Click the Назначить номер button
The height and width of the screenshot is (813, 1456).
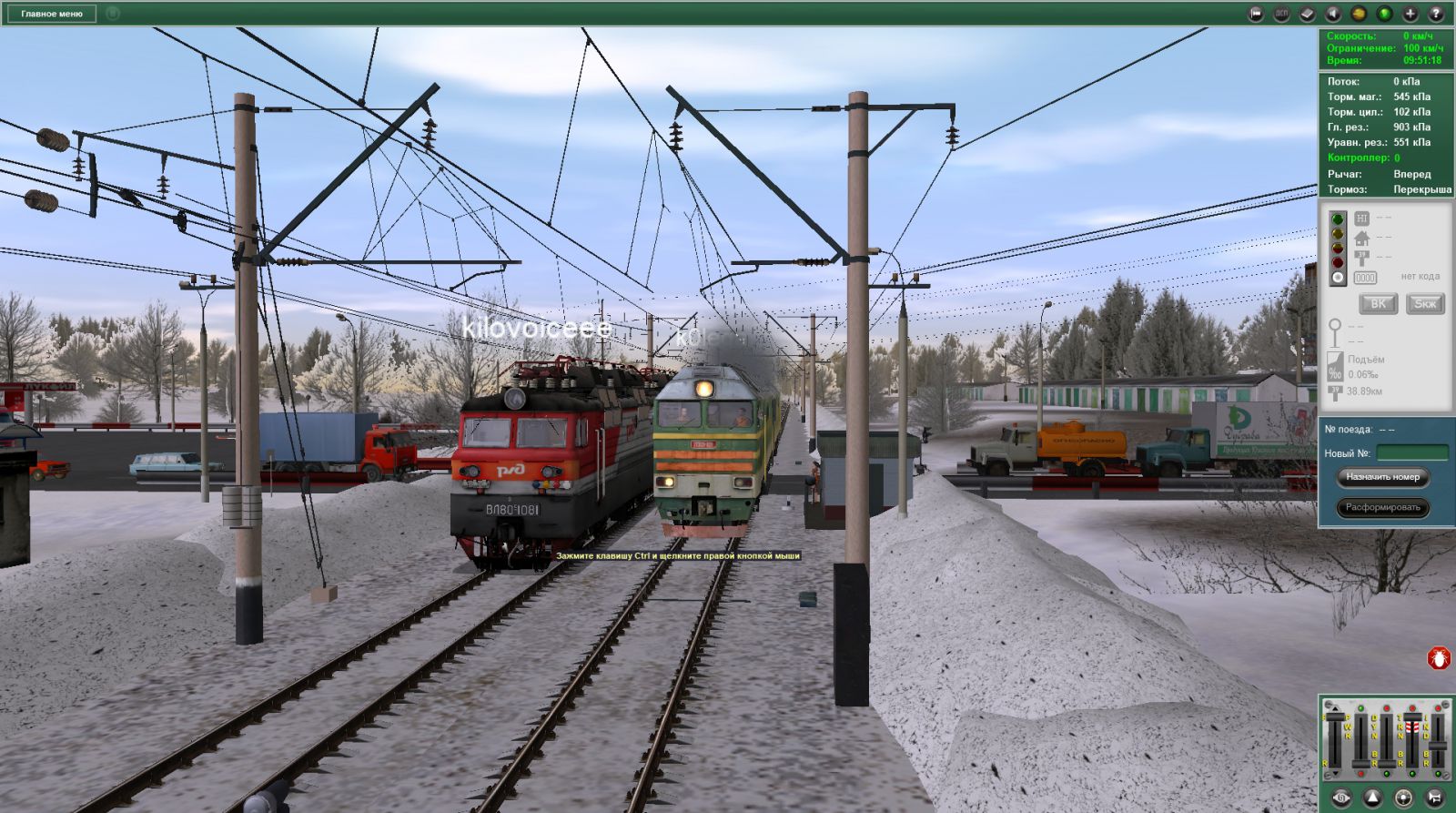(1382, 477)
